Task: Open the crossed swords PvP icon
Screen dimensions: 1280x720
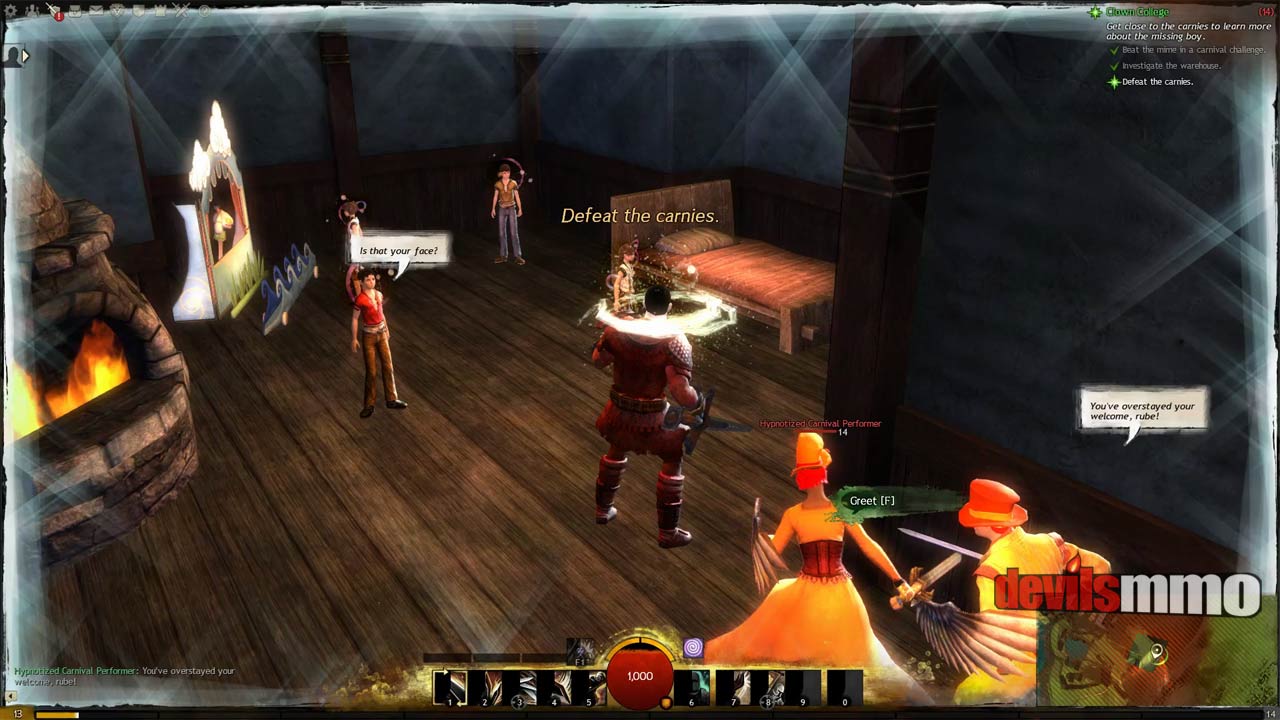Action: 181,11
